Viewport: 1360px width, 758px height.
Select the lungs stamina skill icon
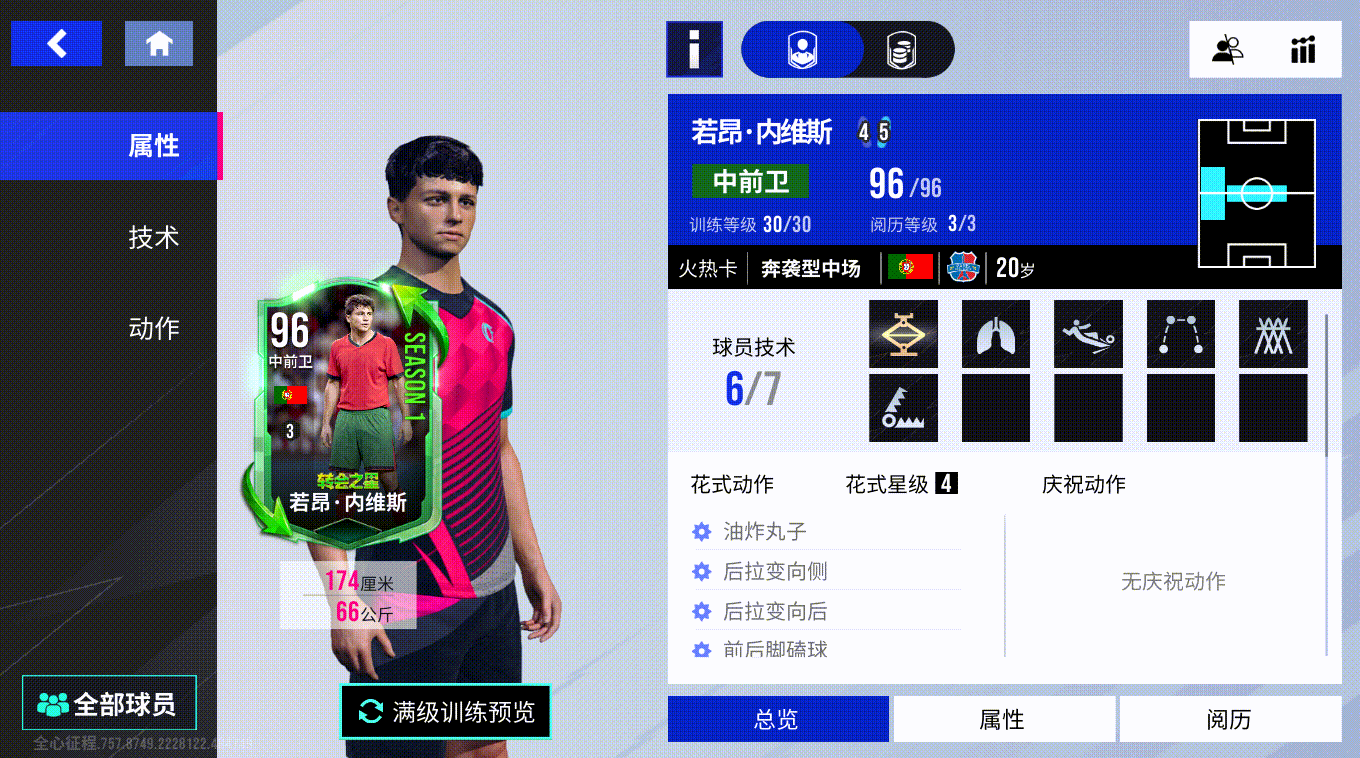[x=996, y=334]
